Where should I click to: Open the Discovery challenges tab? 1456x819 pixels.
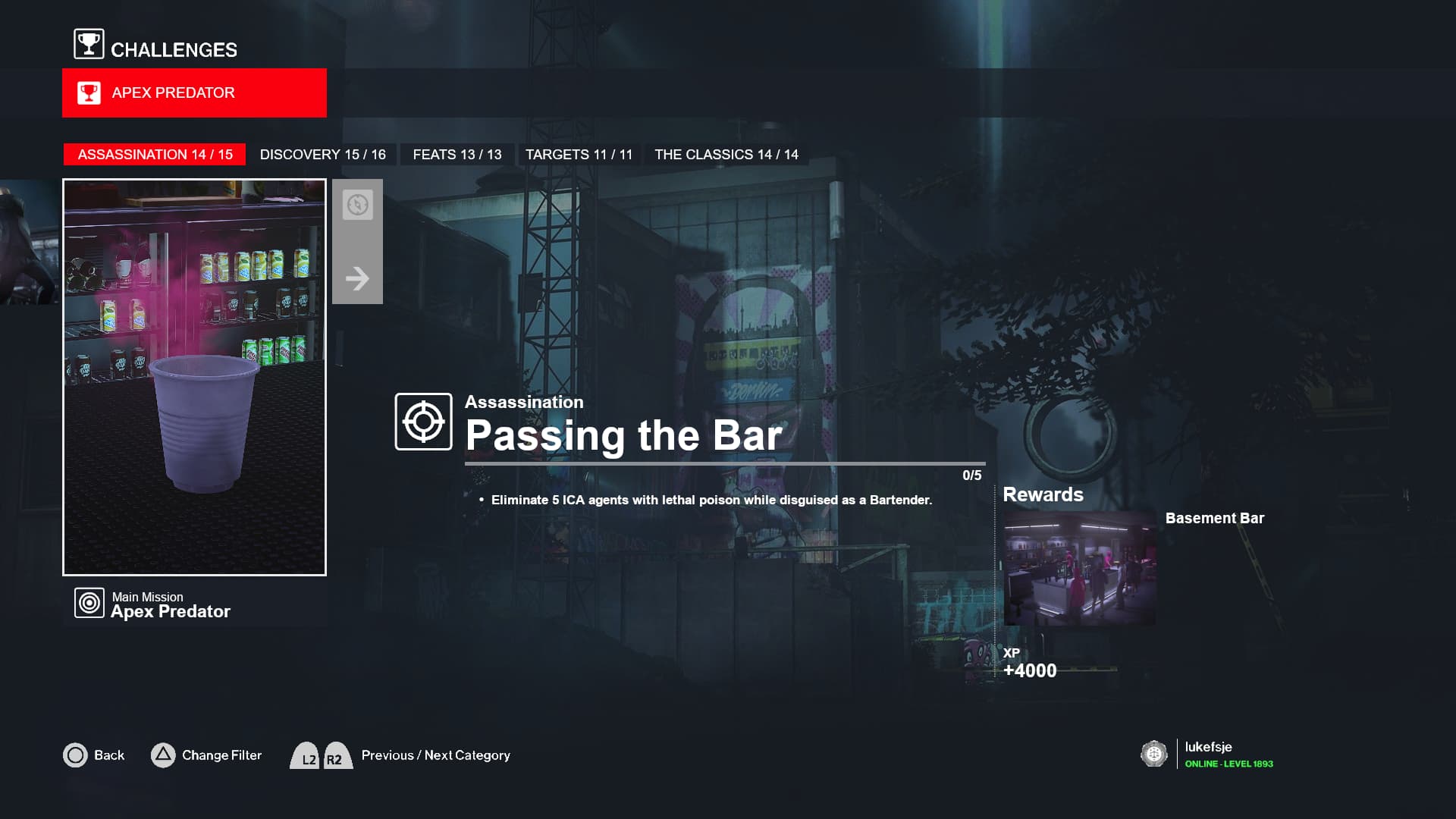pos(322,155)
